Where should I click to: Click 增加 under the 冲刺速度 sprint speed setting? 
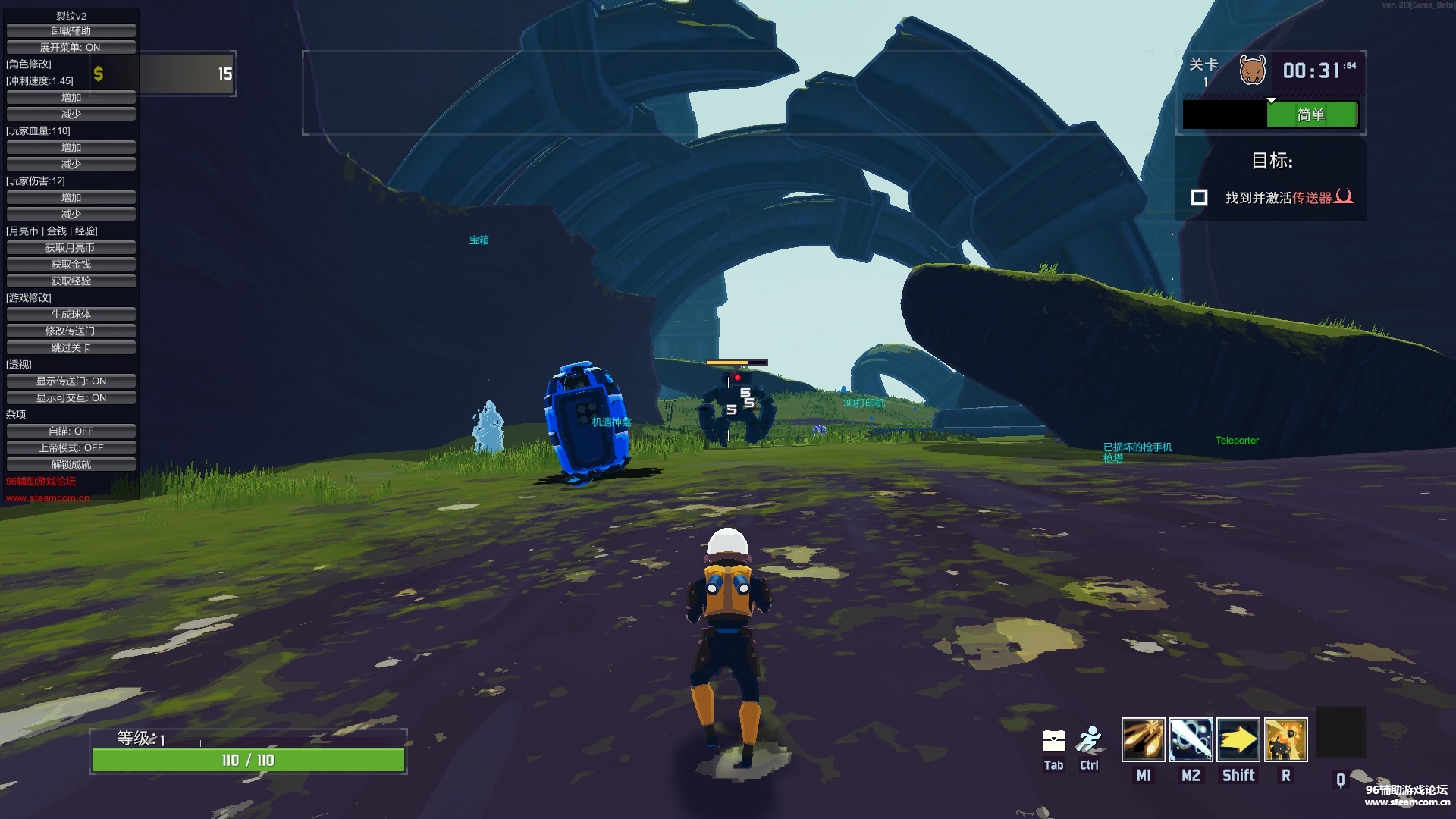coord(71,98)
